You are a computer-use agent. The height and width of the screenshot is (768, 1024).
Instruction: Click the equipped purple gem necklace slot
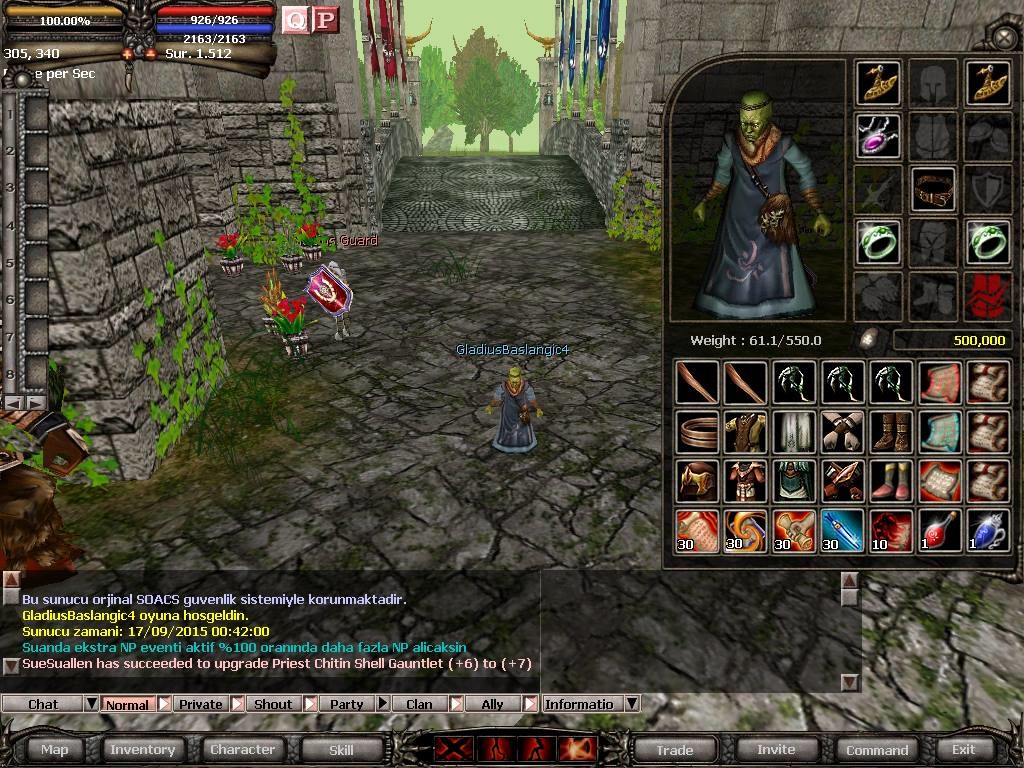878,135
